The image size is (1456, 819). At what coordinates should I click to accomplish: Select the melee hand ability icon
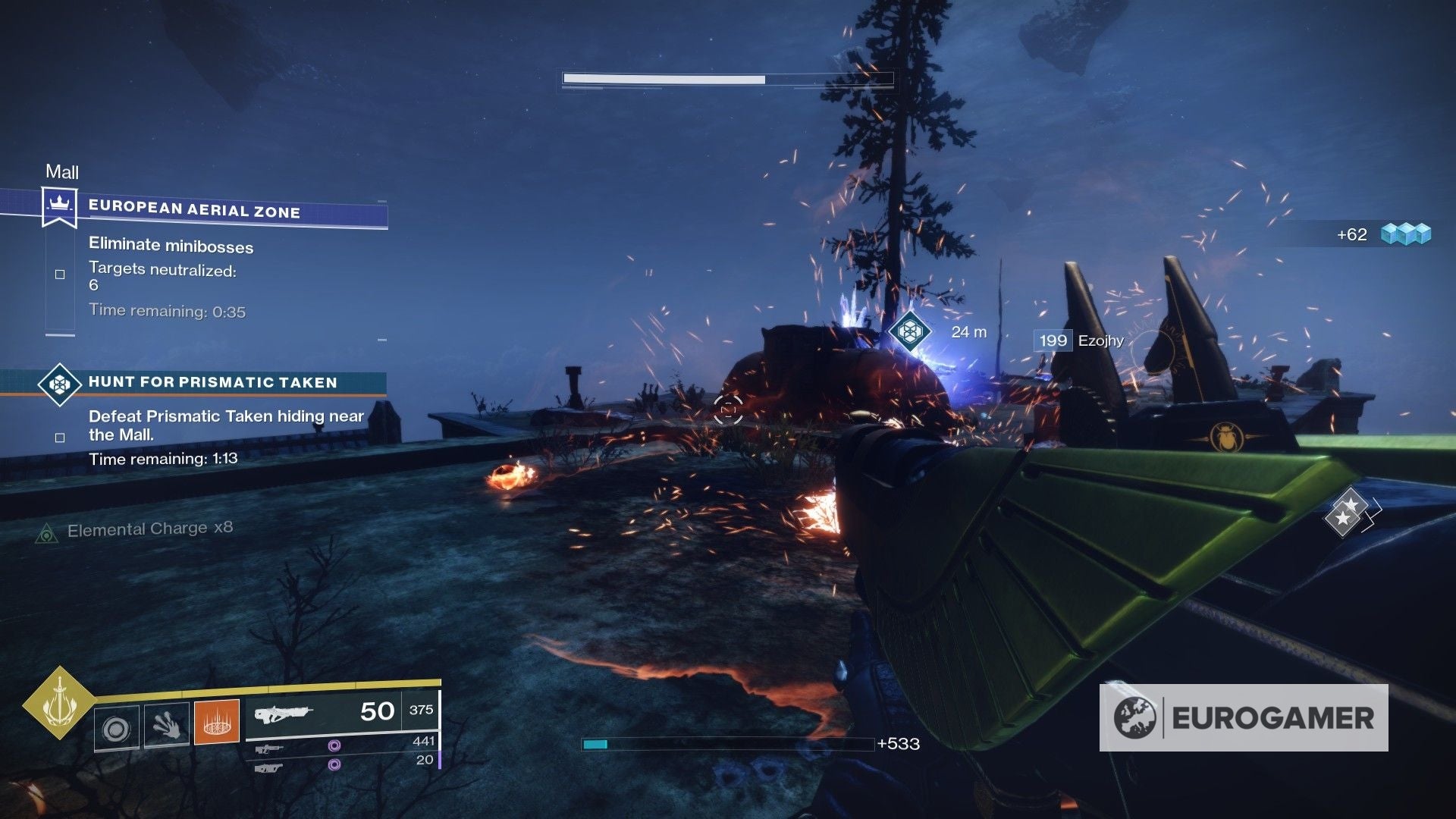[x=168, y=726]
